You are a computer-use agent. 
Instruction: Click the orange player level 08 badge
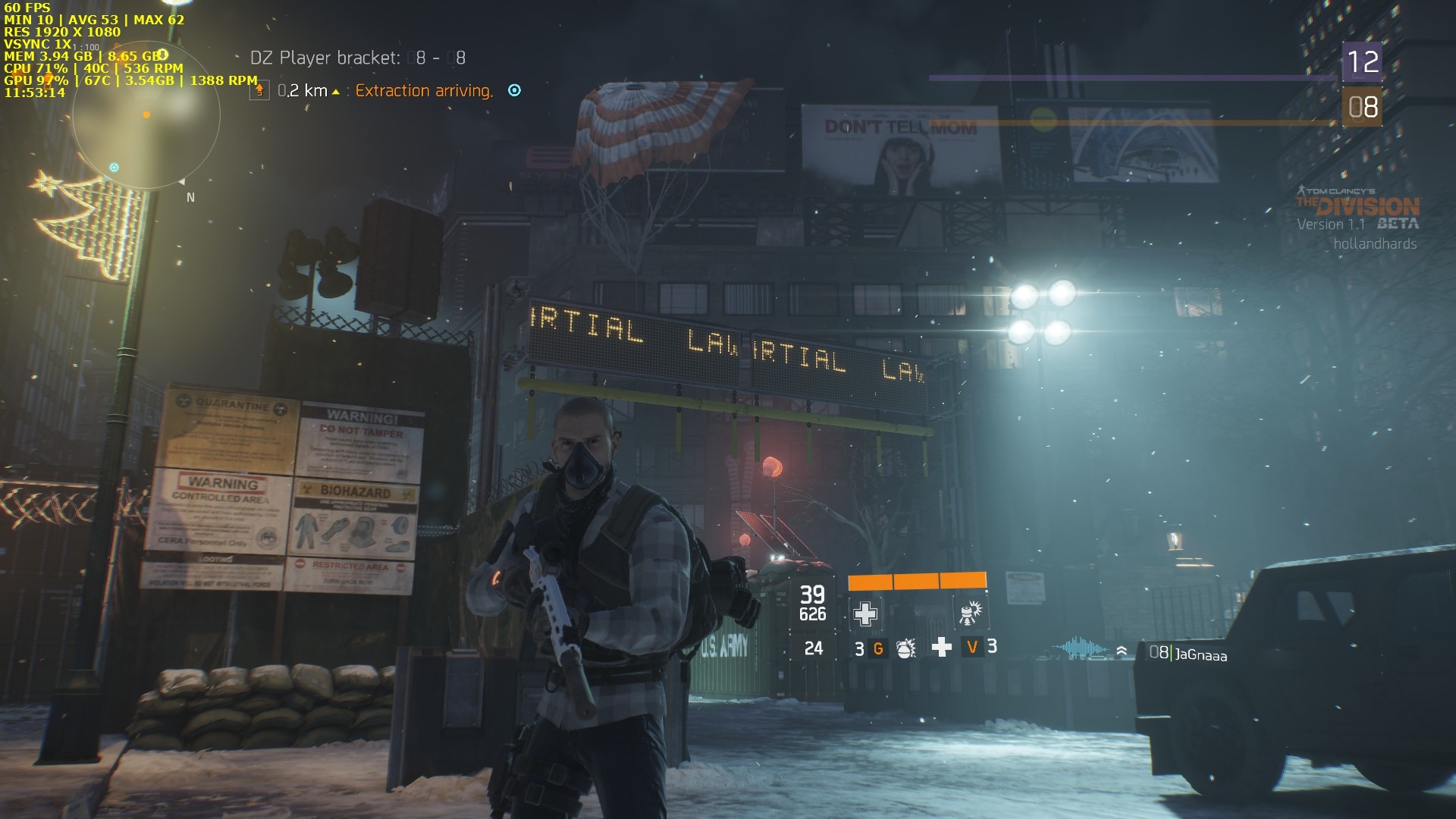[x=1362, y=107]
